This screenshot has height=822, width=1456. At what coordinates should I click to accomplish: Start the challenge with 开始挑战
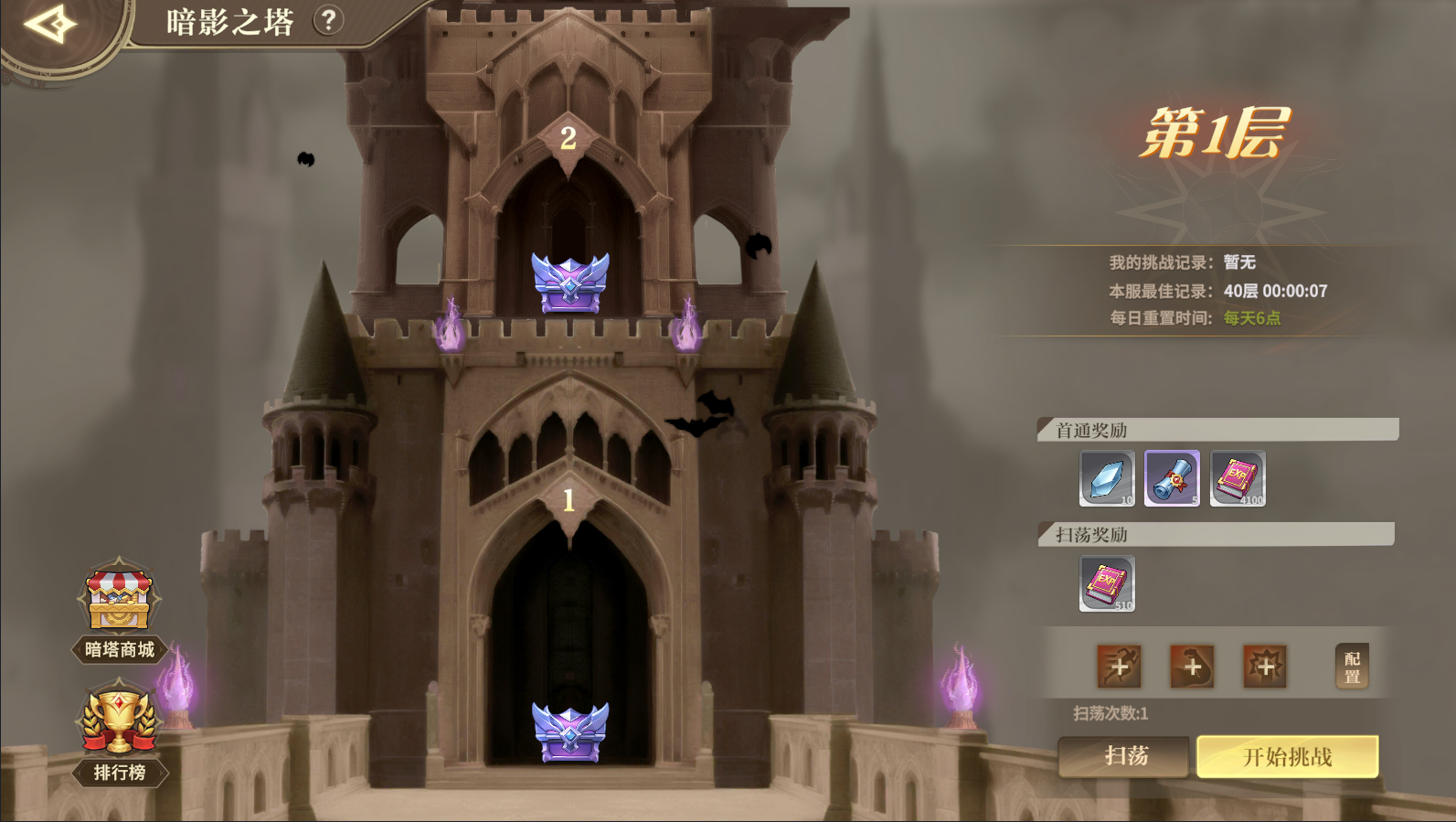pos(1287,756)
